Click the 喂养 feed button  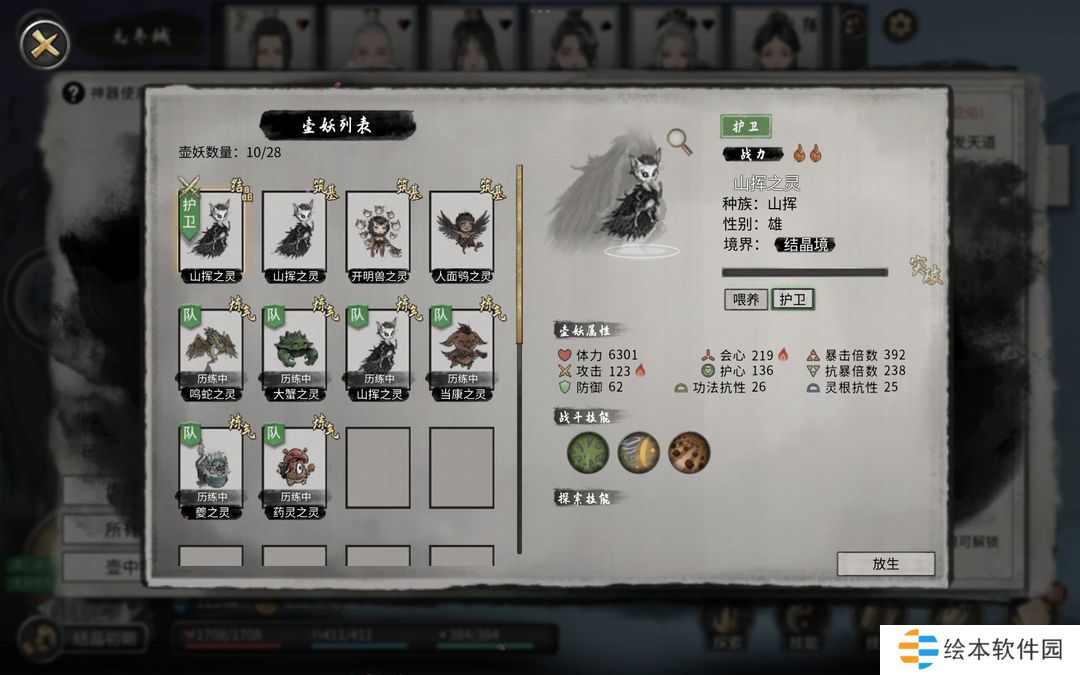[745, 299]
